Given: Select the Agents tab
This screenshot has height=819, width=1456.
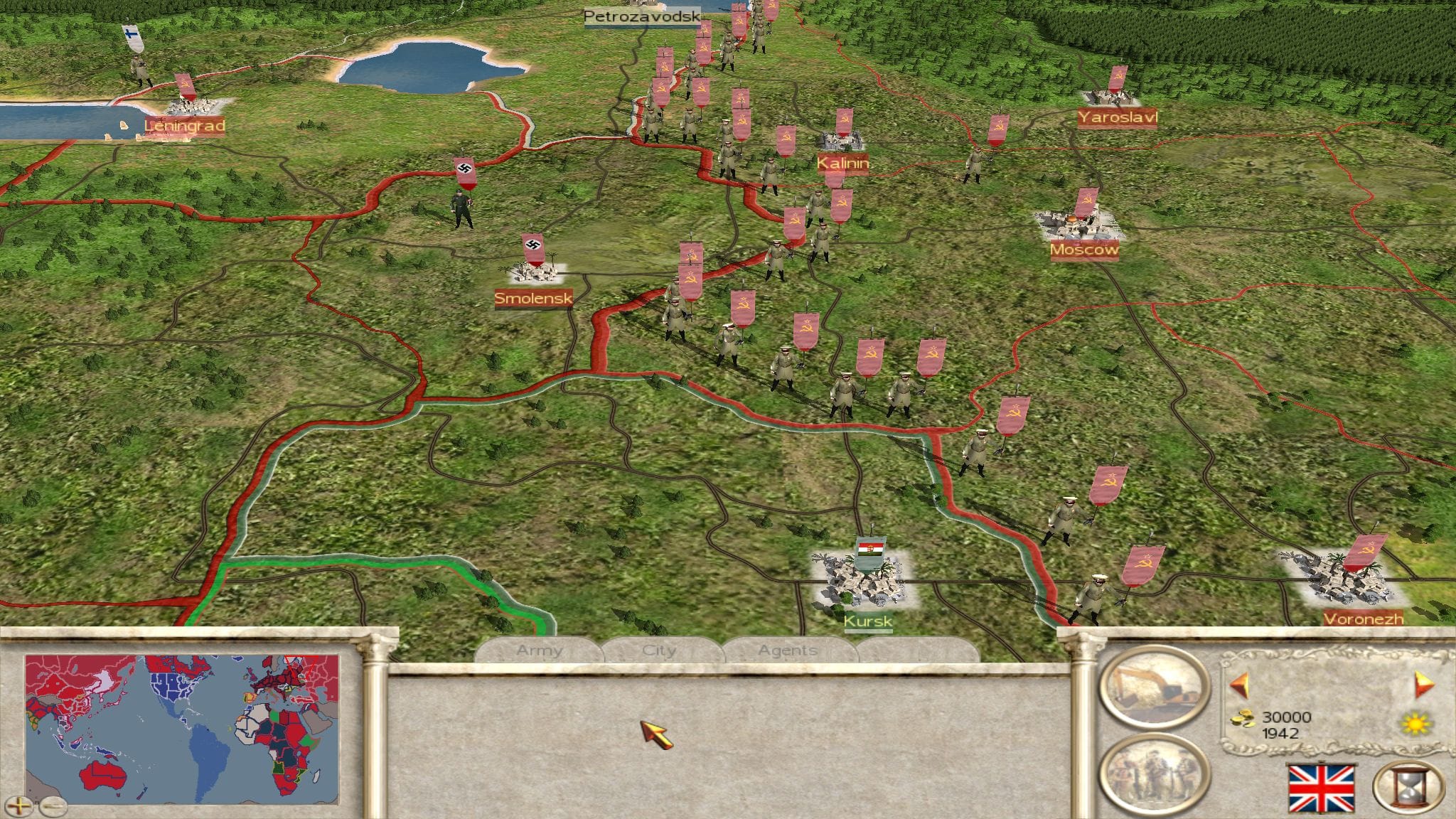Looking at the screenshot, I should point(787,651).
